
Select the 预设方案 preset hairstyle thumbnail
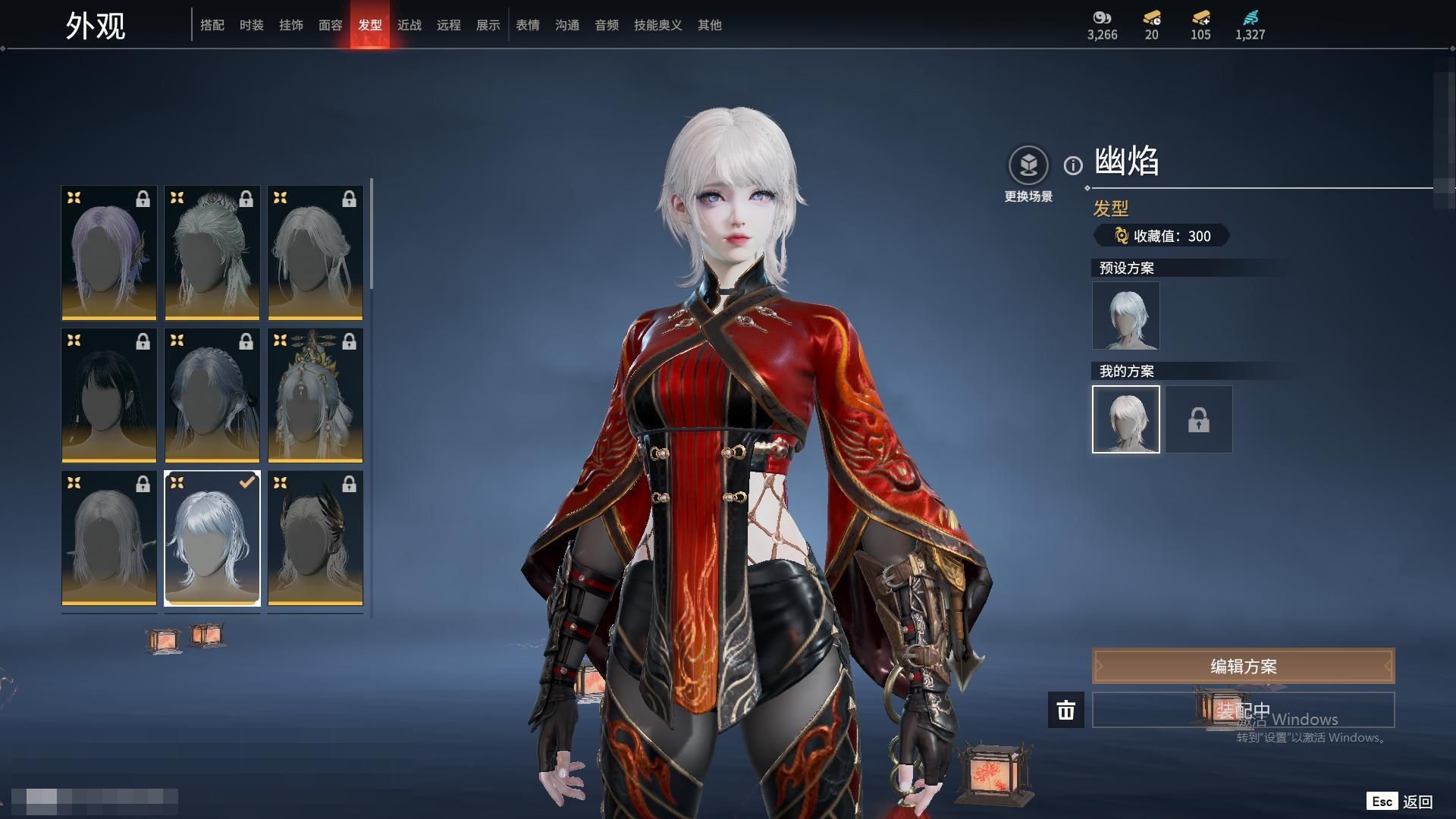(1125, 315)
